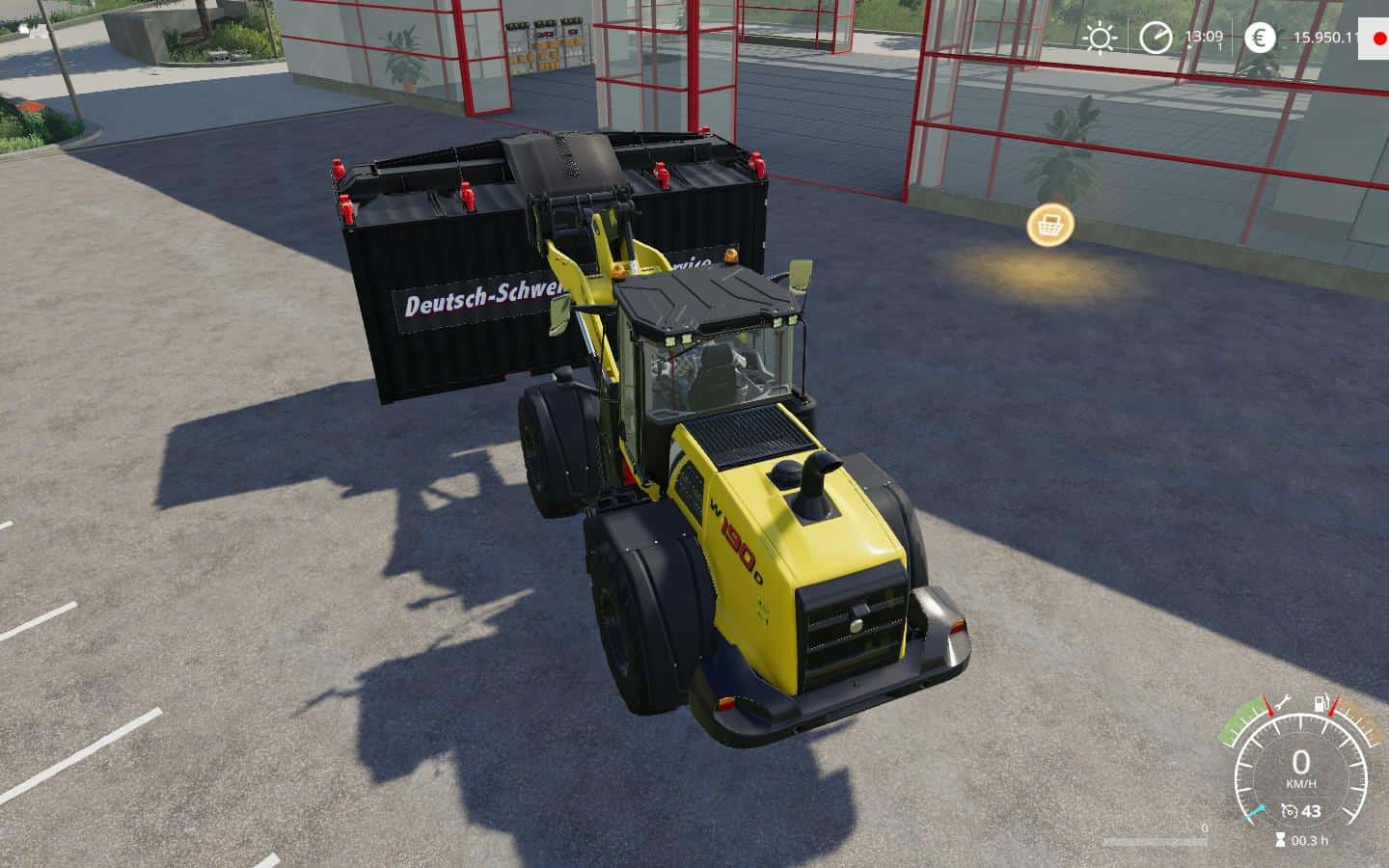Click the hourglass operating hours icon
1389x868 pixels.
click(x=1280, y=839)
